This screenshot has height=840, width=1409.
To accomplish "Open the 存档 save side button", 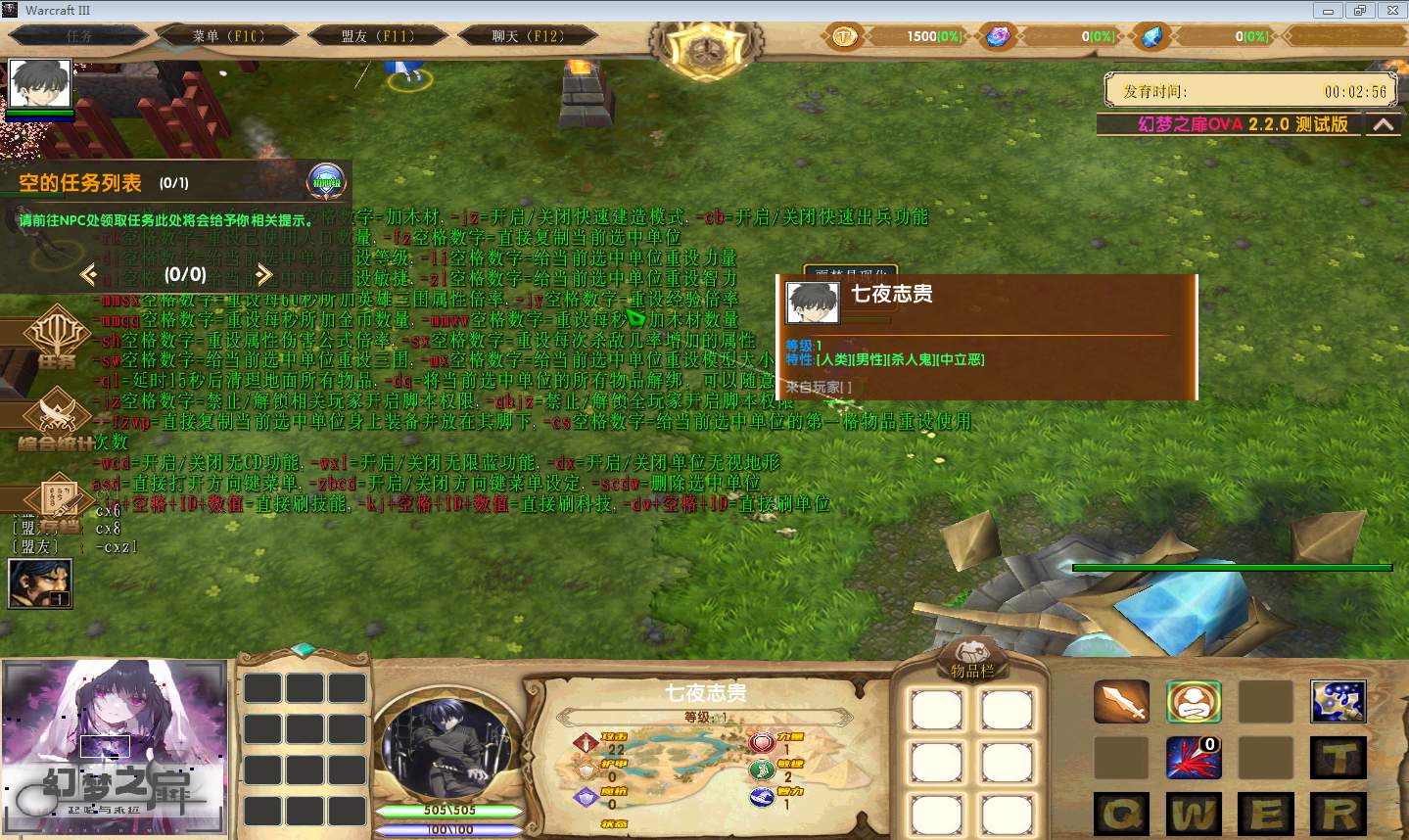I will coord(59,499).
